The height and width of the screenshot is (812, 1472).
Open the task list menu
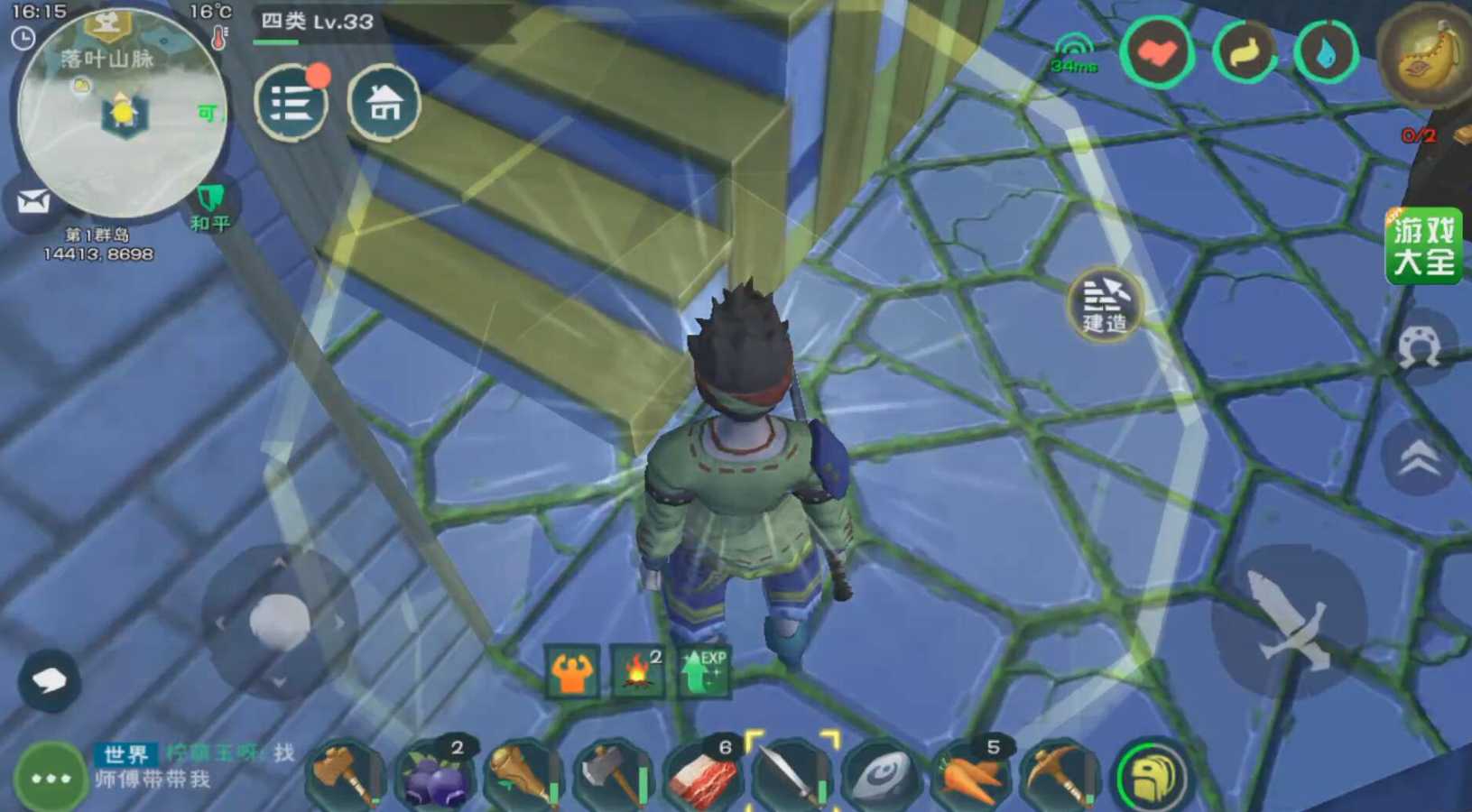pyautogui.click(x=291, y=103)
